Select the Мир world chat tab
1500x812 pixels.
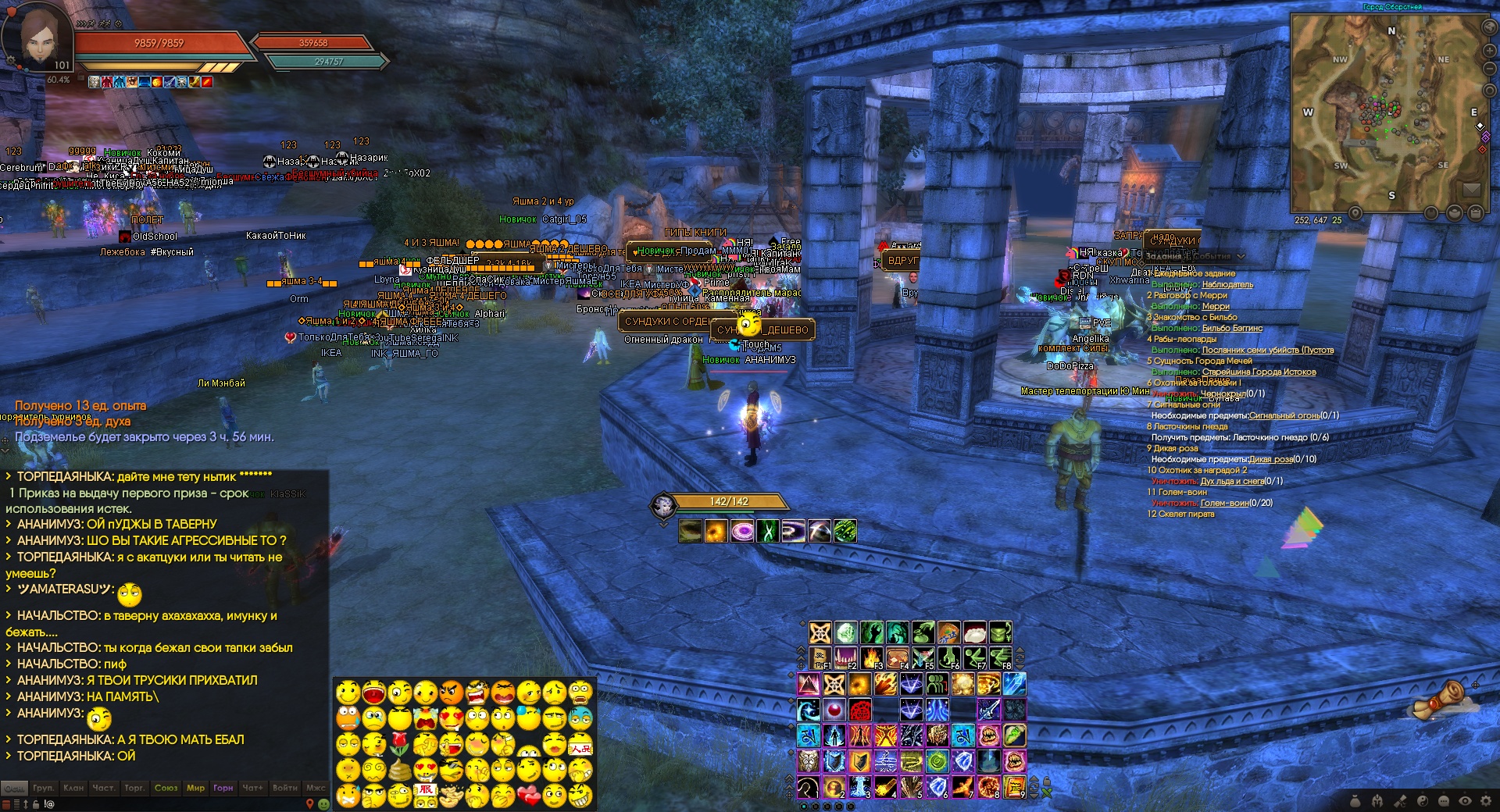195,788
